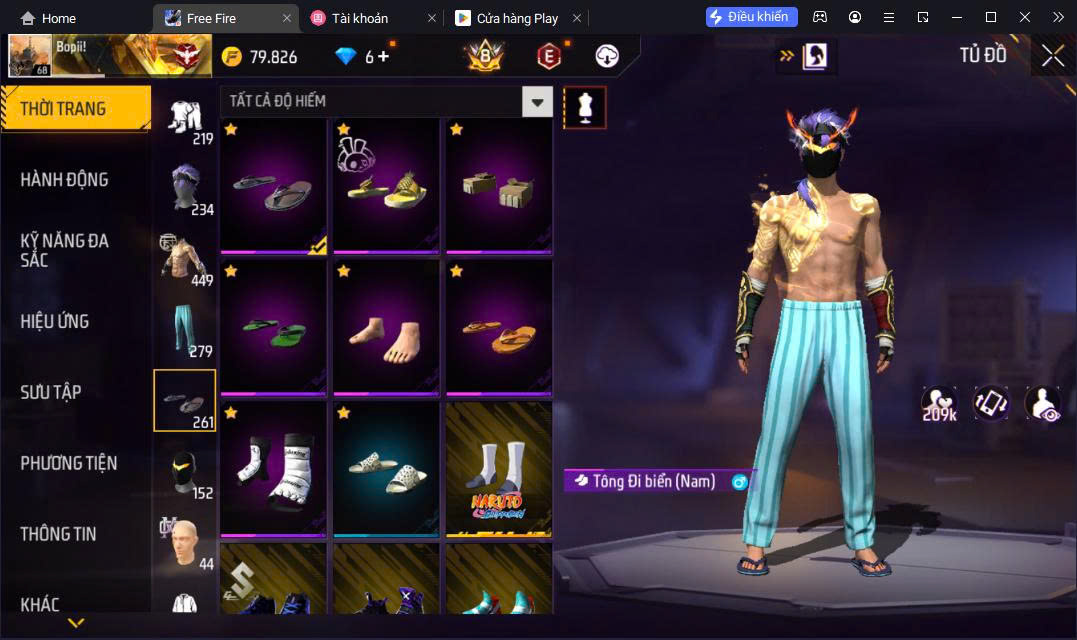Pick the green flip-flops item
This screenshot has height=640, width=1077.
[x=273, y=328]
